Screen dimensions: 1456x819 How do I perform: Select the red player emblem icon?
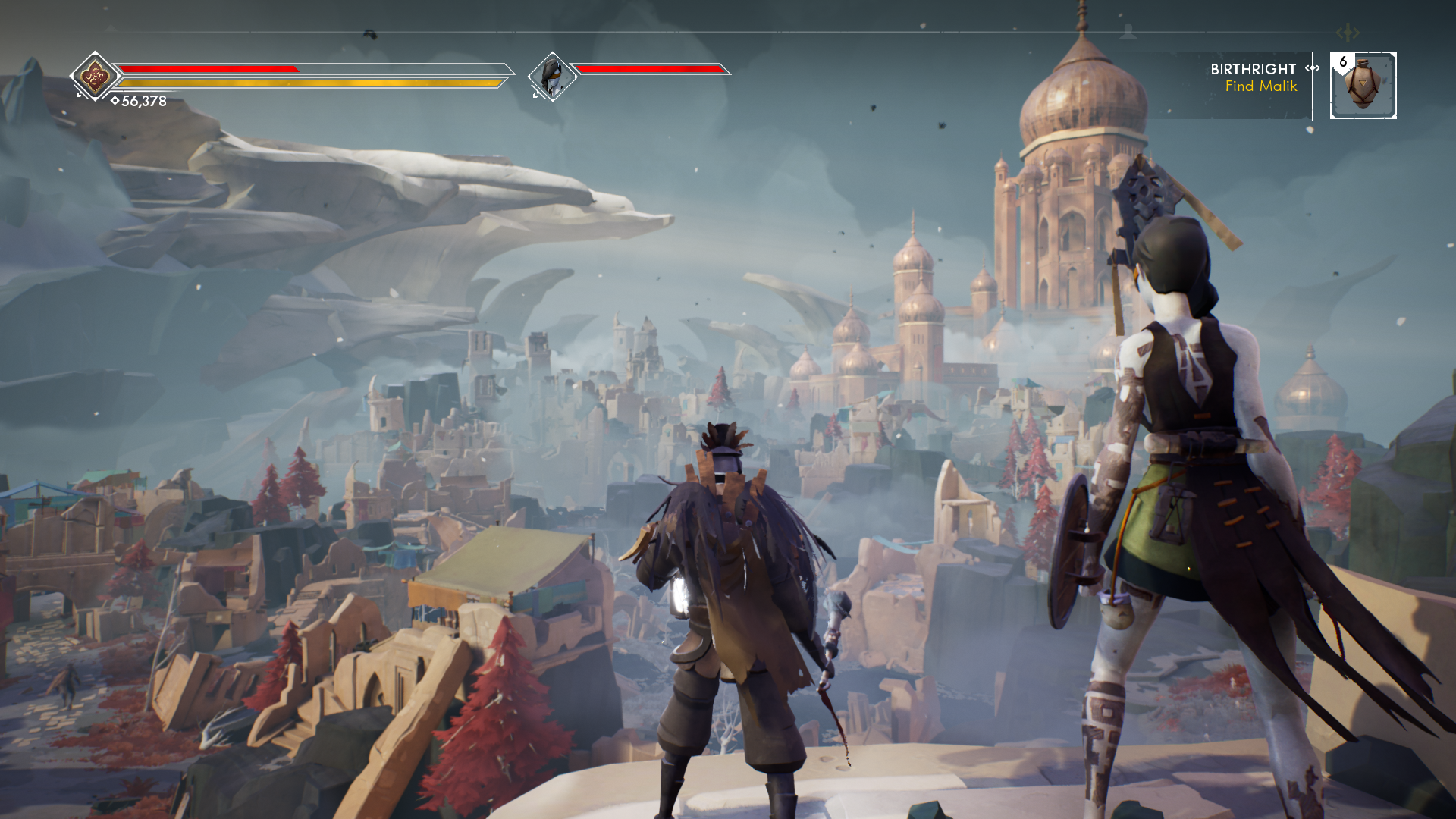96,75
